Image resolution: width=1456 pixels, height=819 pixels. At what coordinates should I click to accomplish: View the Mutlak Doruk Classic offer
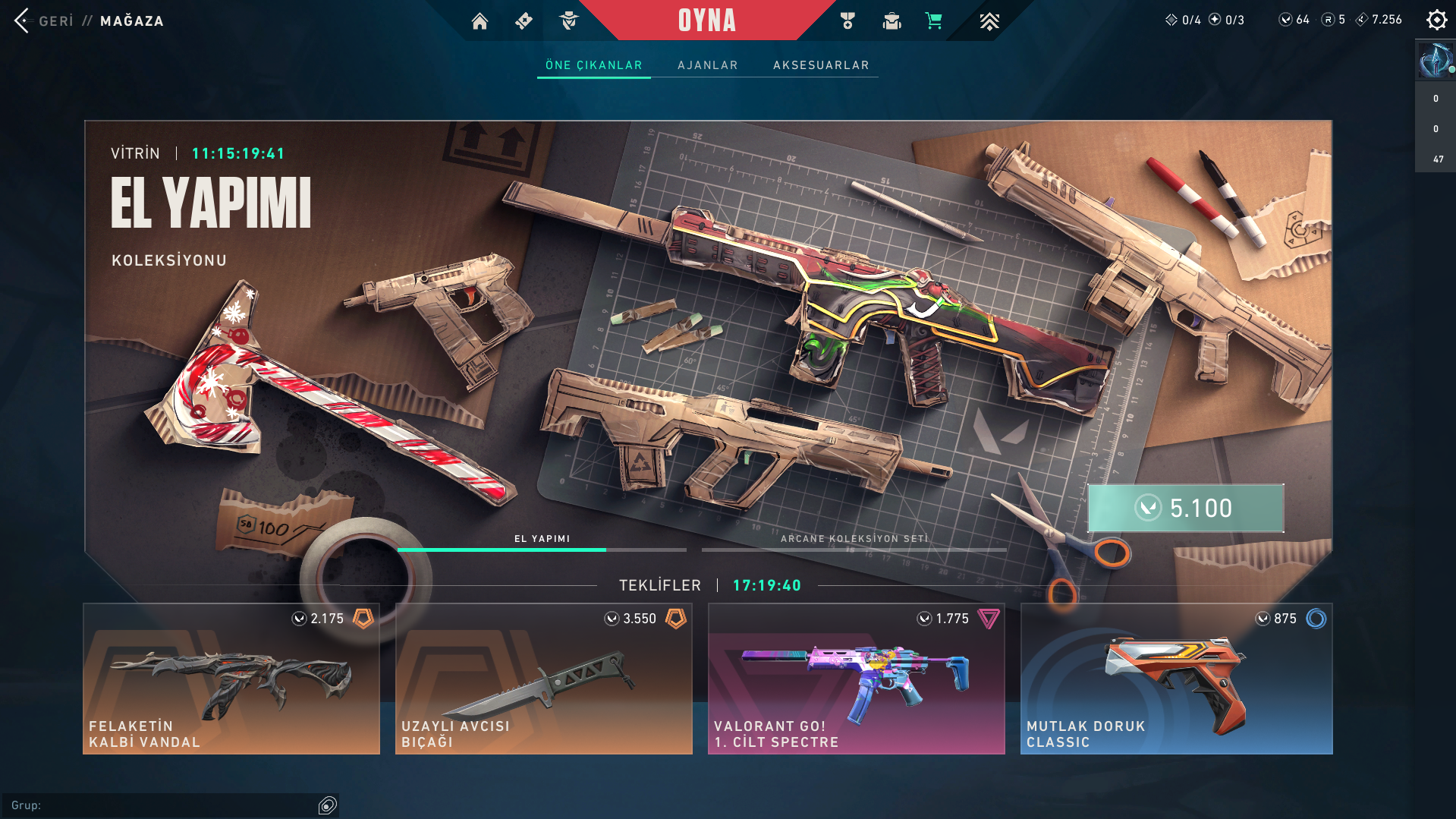coord(1176,679)
